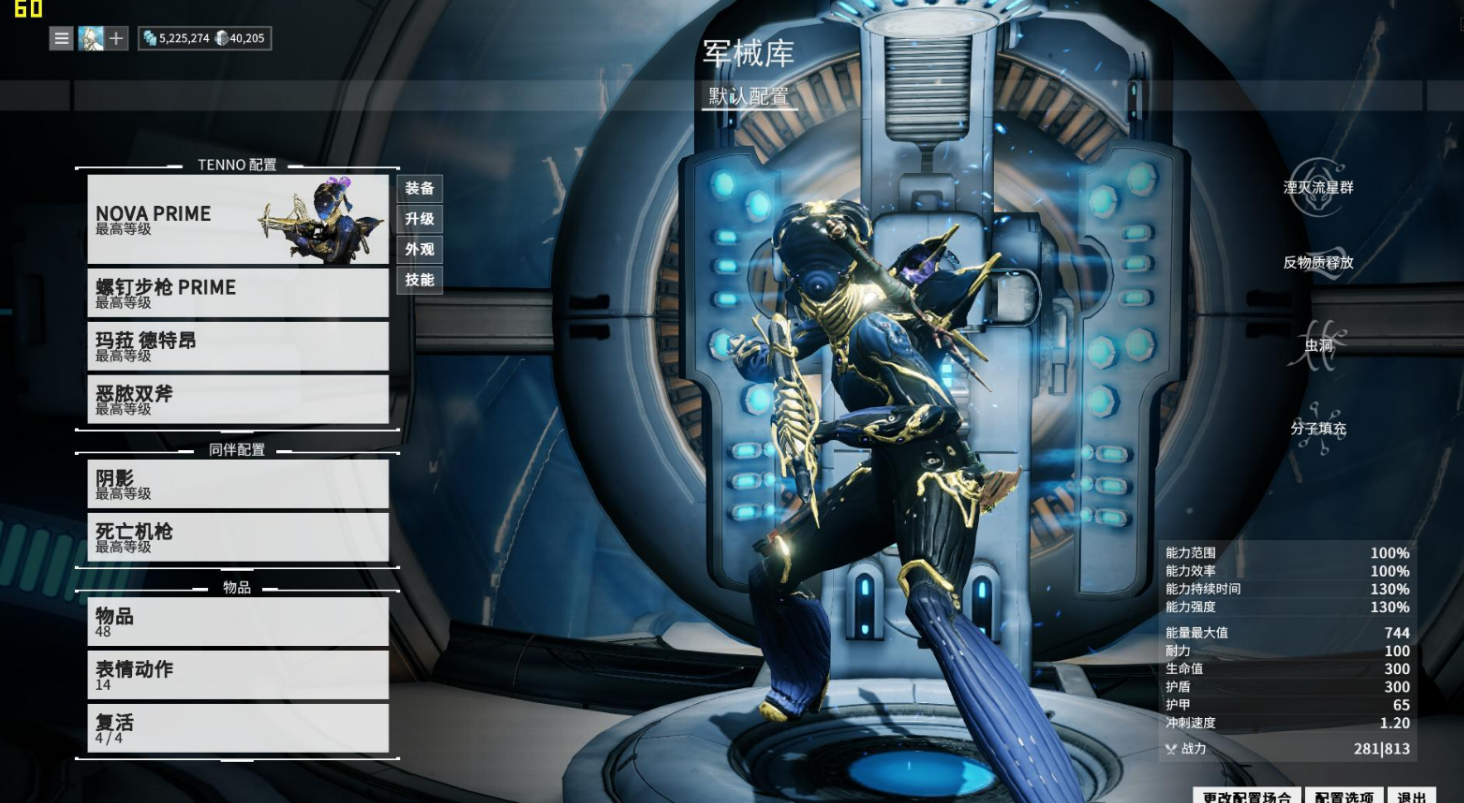1464x803 pixels.
Task: Click the player profile avatar
Action: point(91,39)
